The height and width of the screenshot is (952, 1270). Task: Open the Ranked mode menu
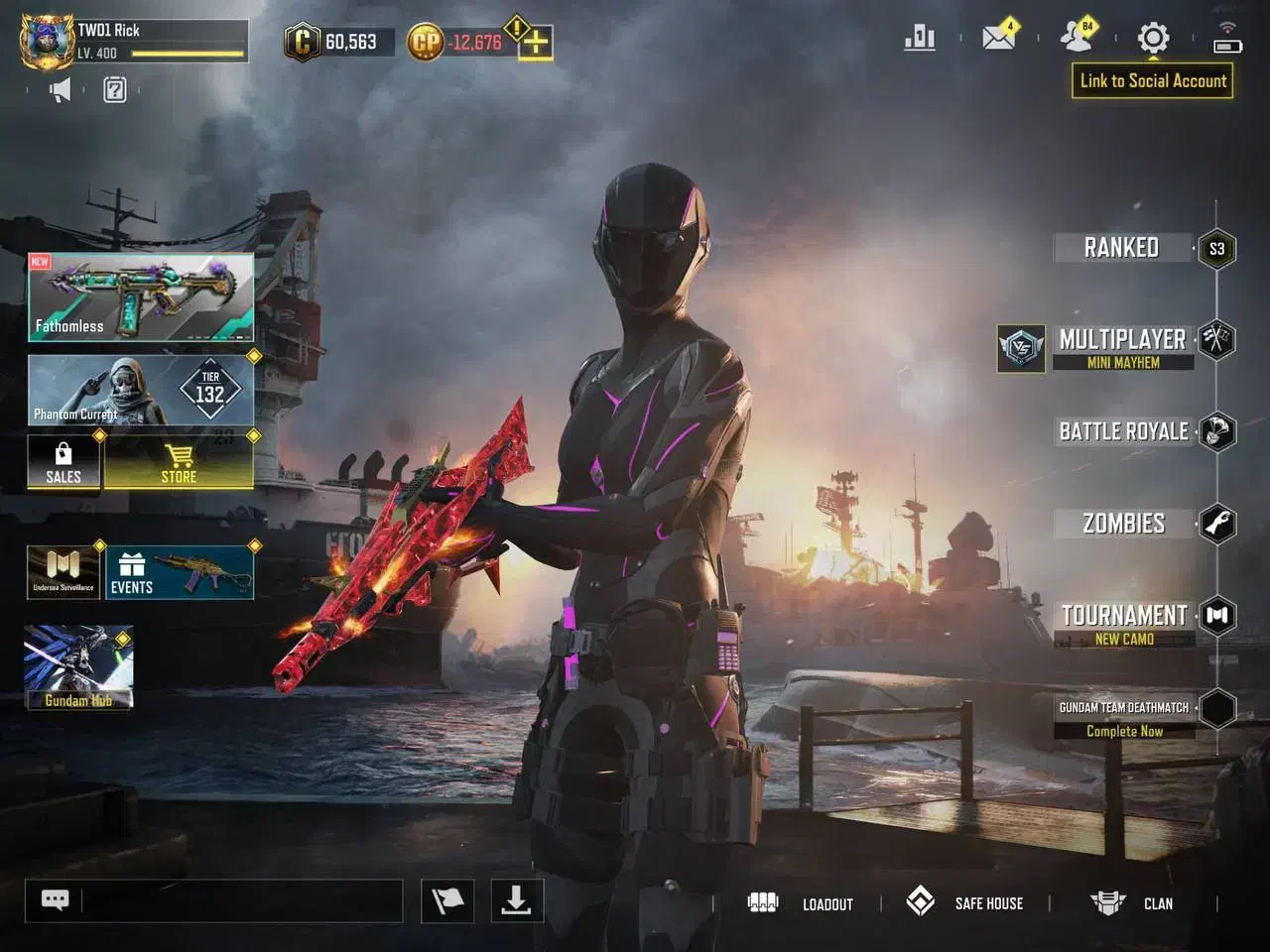pos(1122,248)
